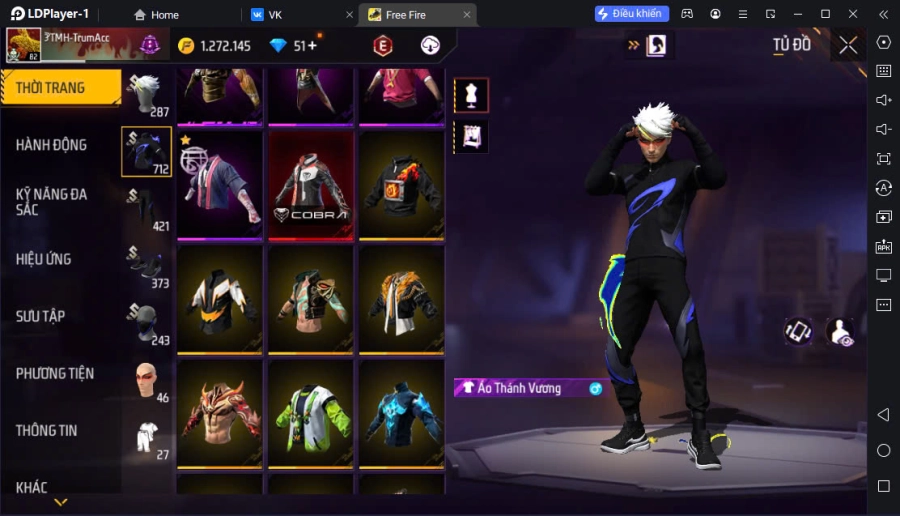Pick the green and white jacket
This screenshot has height=516, width=900.
311,412
